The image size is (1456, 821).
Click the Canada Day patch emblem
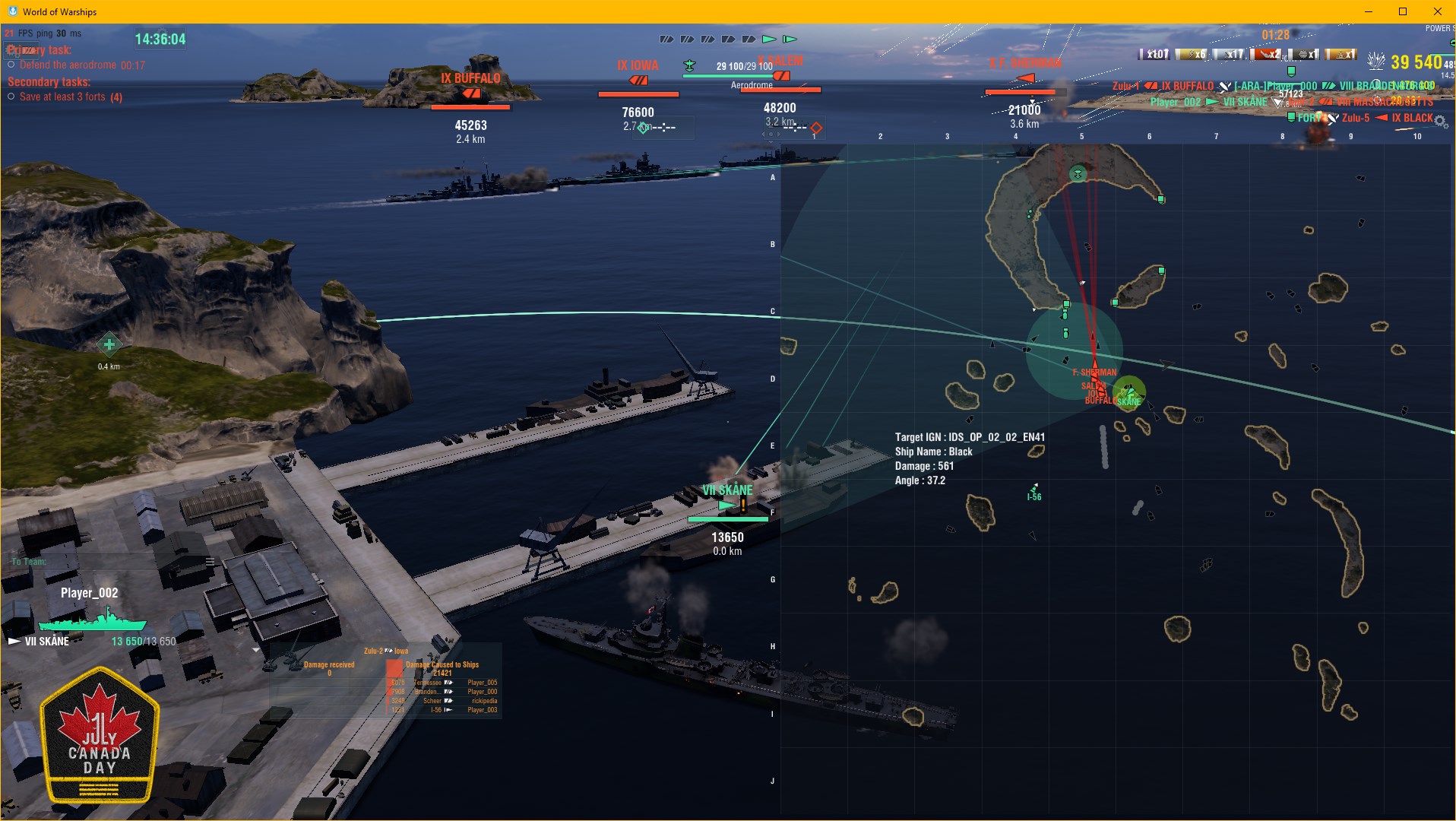[x=100, y=735]
